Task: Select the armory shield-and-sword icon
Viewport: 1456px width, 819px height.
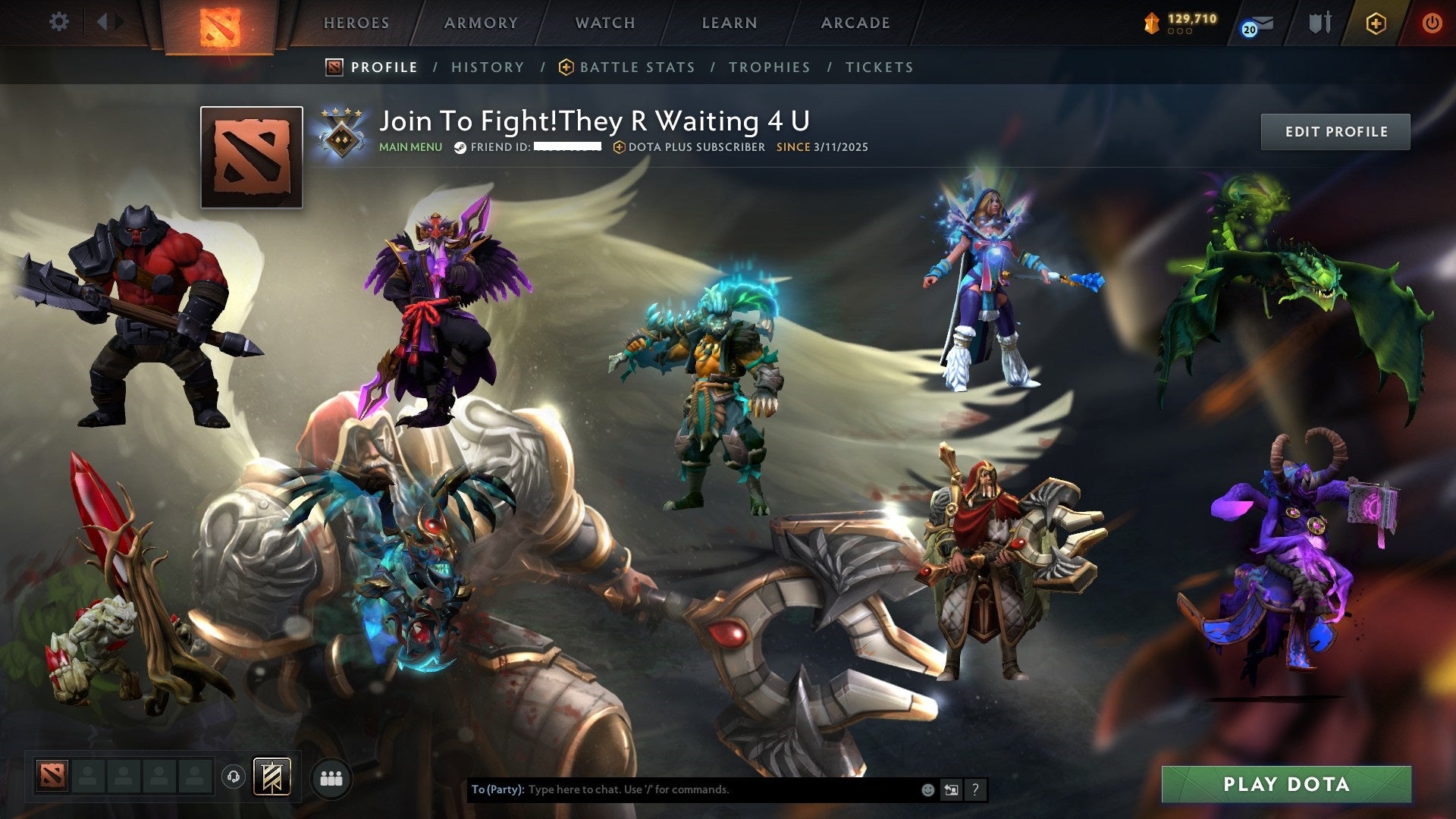Action: click(1319, 23)
